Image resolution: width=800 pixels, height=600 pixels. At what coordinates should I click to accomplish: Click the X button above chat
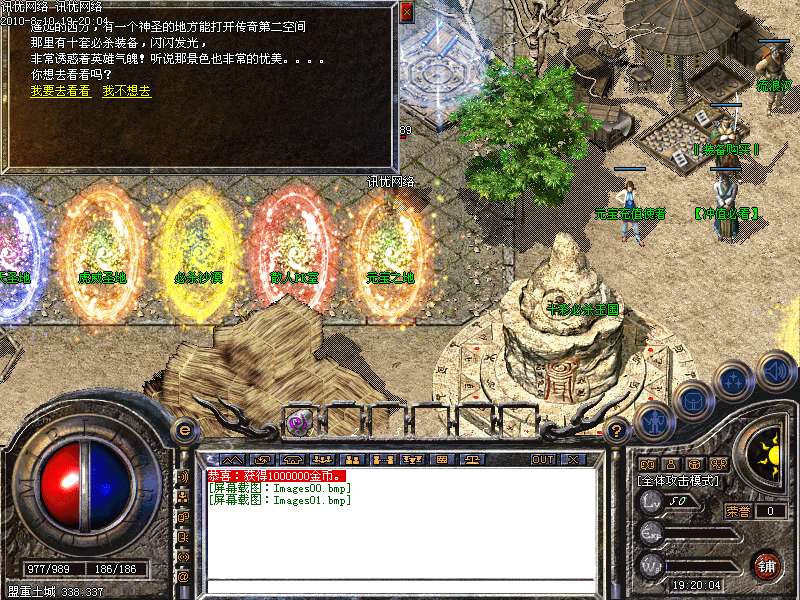[573, 460]
